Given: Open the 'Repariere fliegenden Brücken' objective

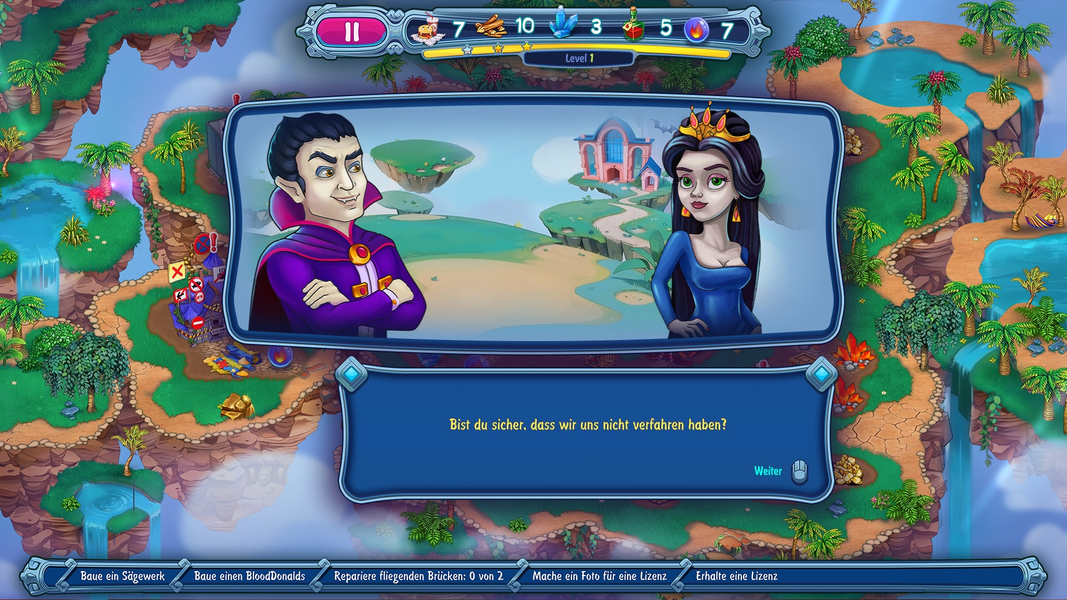Looking at the screenshot, I should point(425,576).
